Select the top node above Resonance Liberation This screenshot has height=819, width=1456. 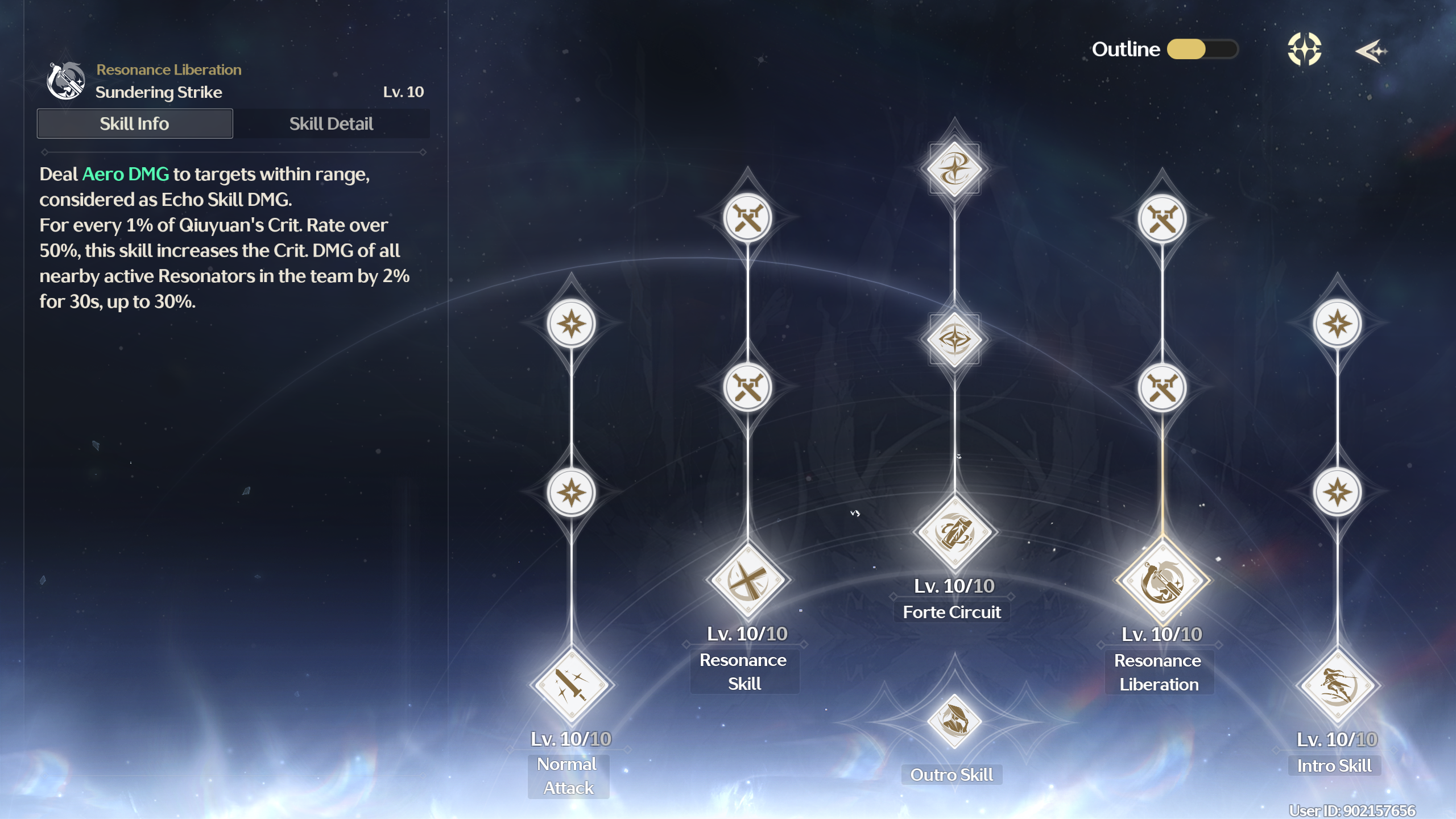1162,218
